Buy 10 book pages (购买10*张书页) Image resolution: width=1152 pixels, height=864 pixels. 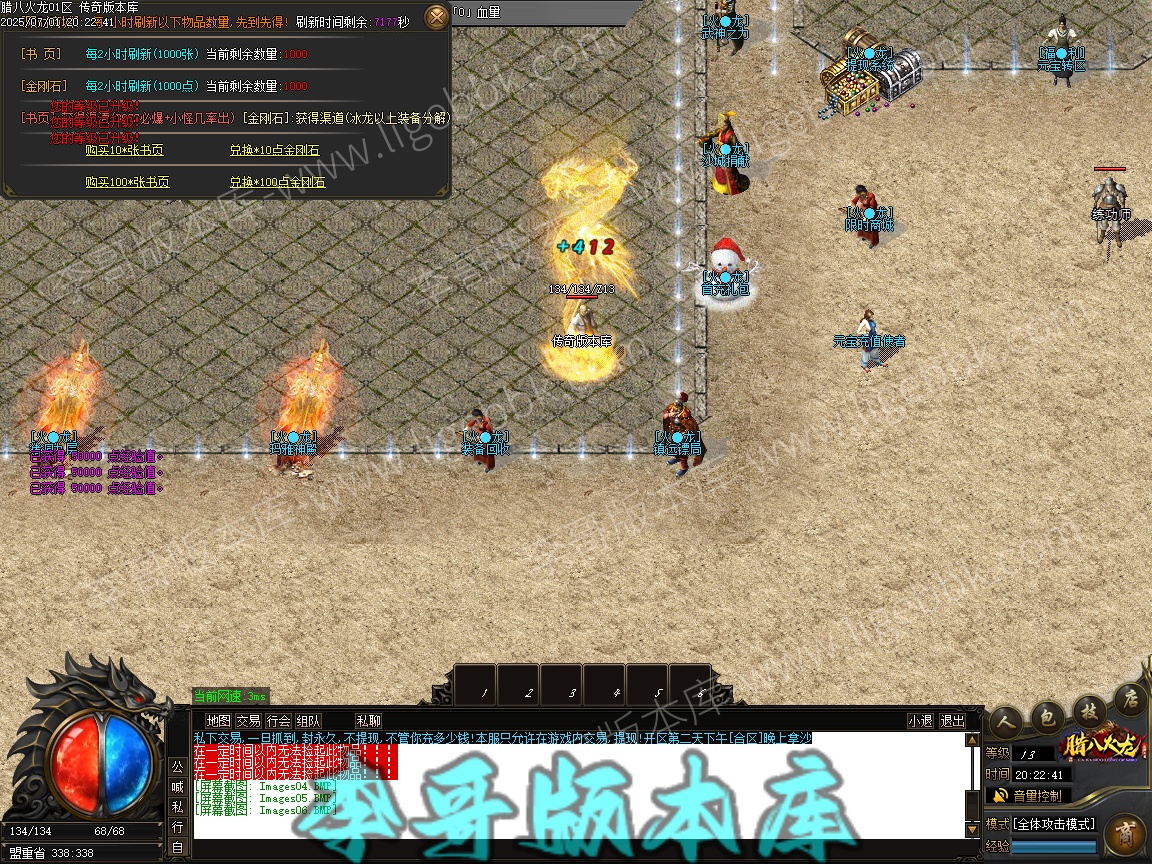point(124,151)
